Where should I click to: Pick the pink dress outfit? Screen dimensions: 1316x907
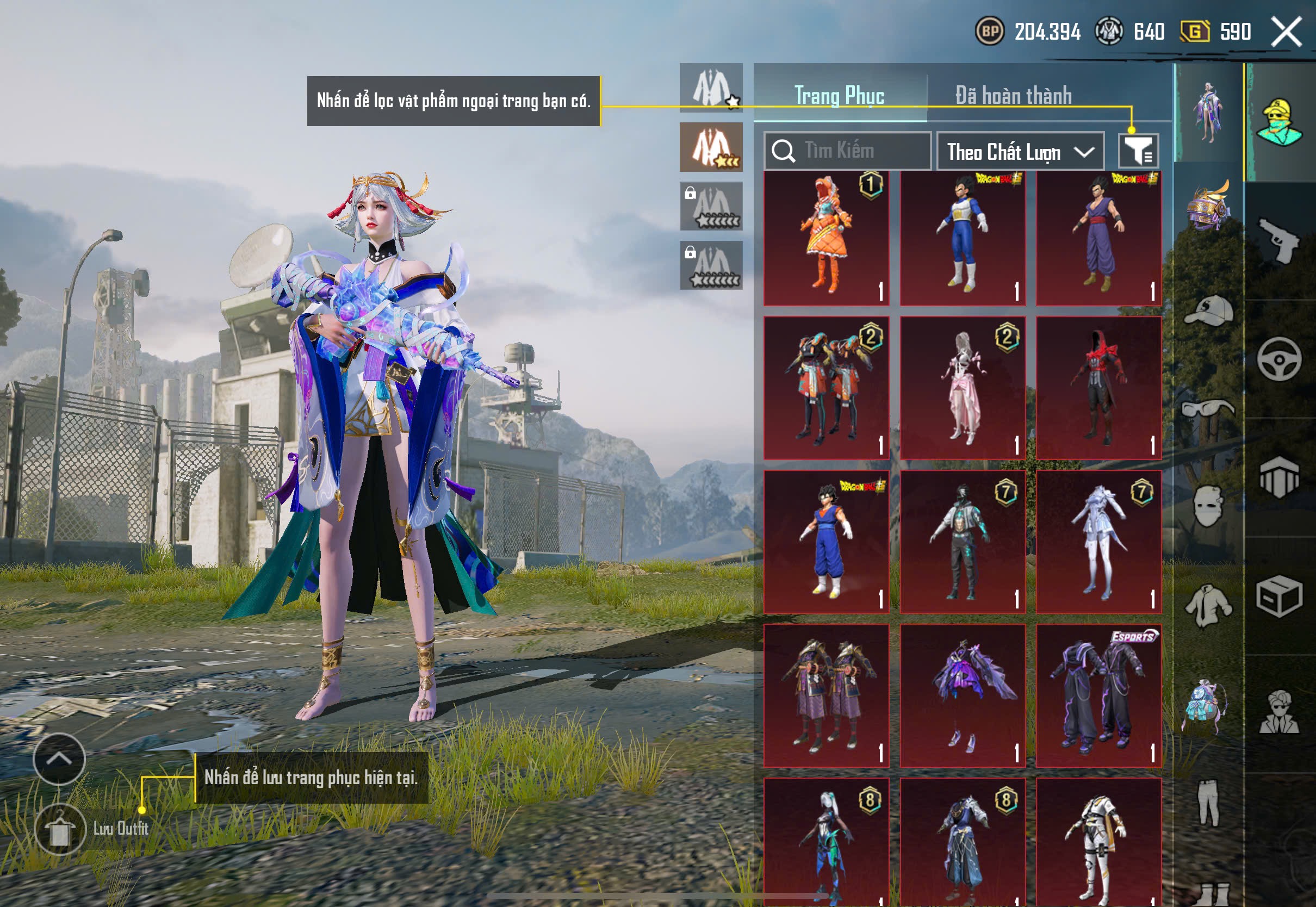tap(963, 388)
